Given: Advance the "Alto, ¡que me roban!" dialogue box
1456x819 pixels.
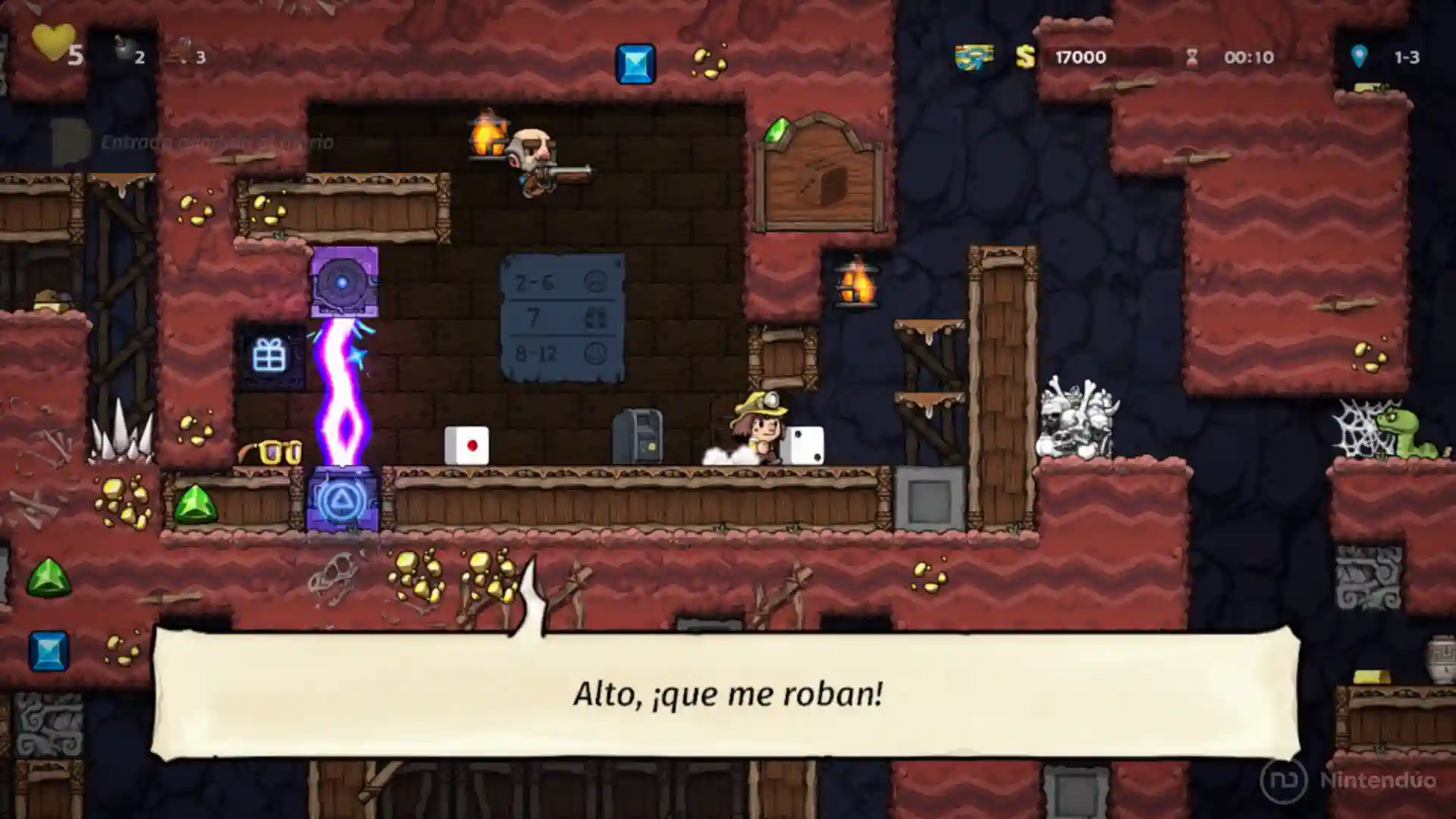Looking at the screenshot, I should (726, 693).
